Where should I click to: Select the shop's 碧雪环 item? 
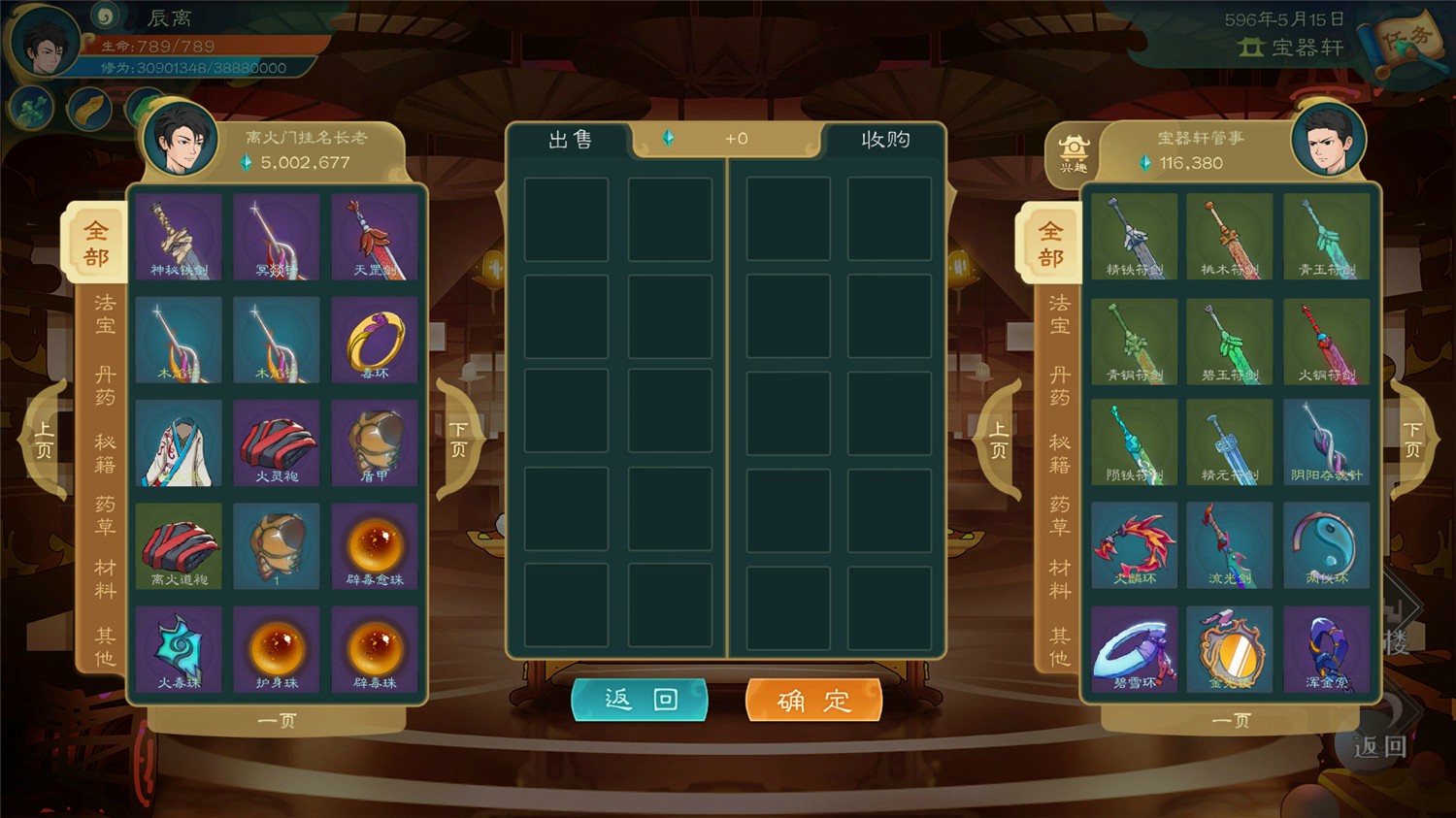pos(1134,649)
